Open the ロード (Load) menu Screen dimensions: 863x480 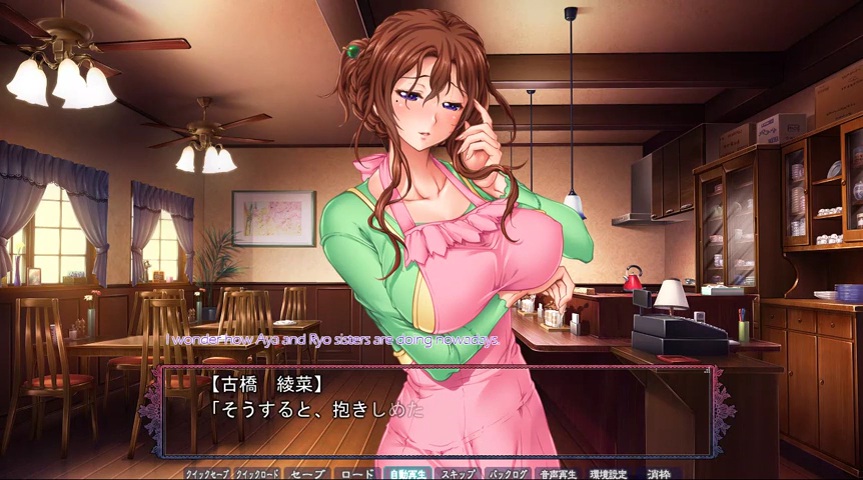tap(356, 473)
